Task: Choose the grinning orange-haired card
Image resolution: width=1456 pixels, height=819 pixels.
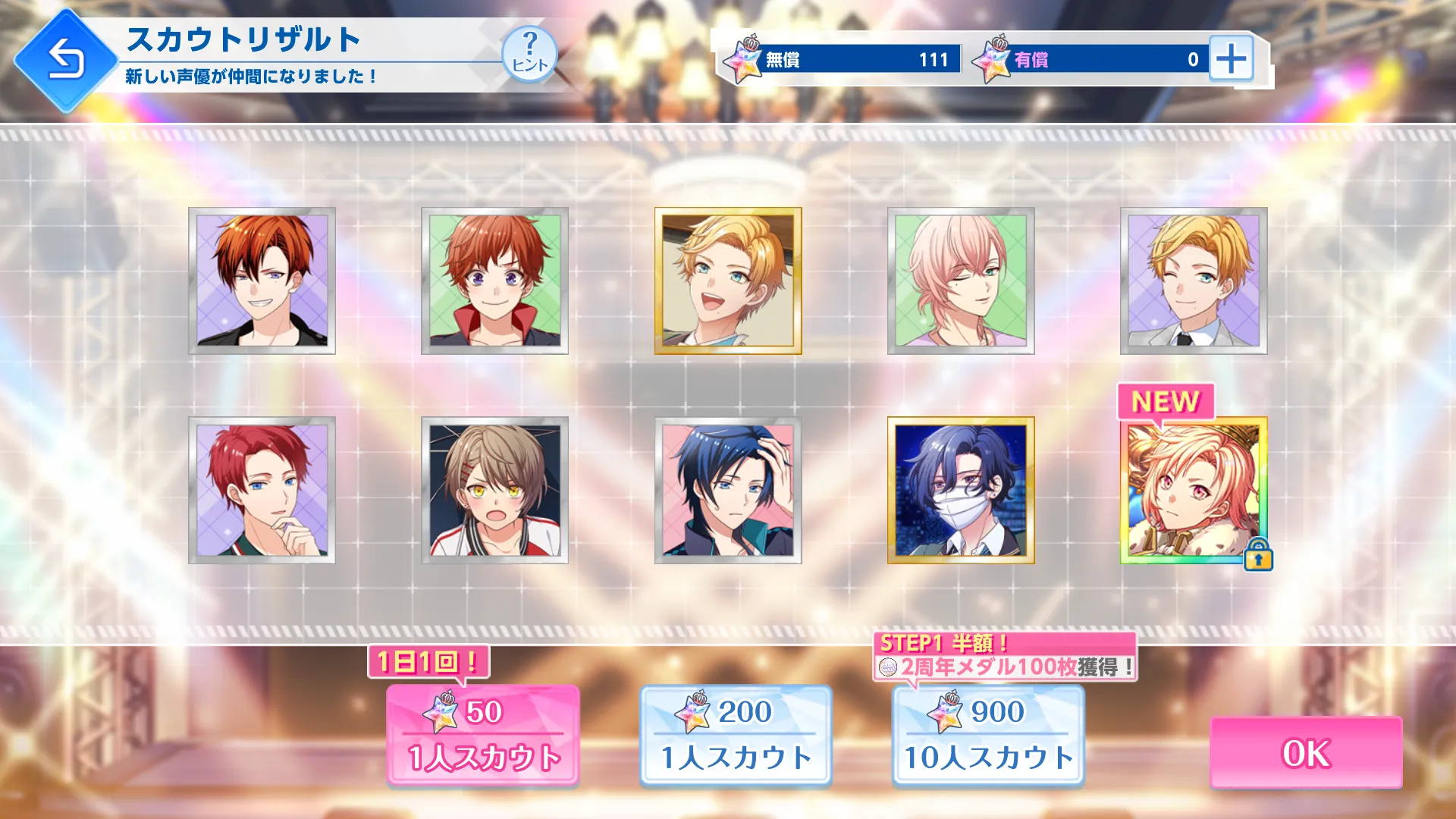Action: click(x=262, y=281)
